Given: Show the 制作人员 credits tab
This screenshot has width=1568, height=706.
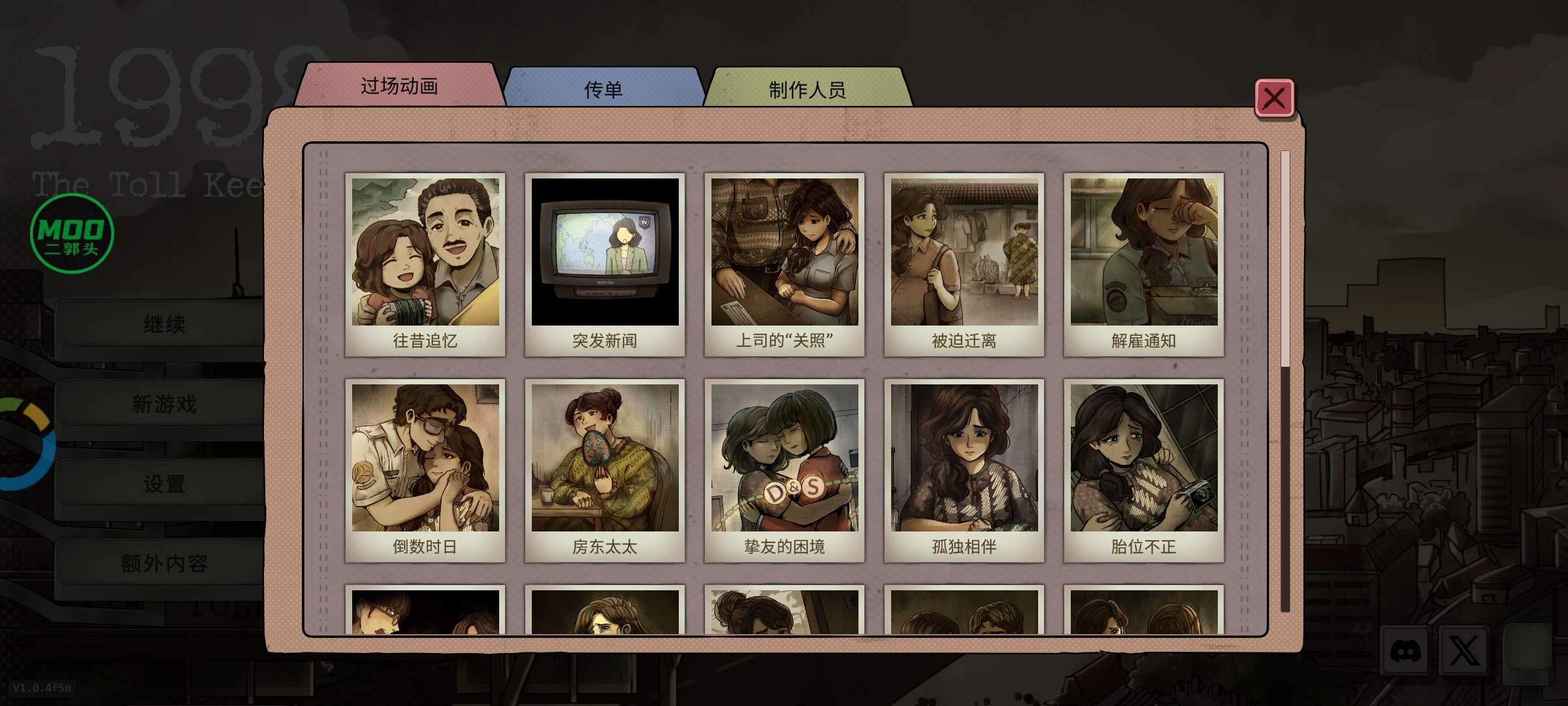Looking at the screenshot, I should point(807,89).
